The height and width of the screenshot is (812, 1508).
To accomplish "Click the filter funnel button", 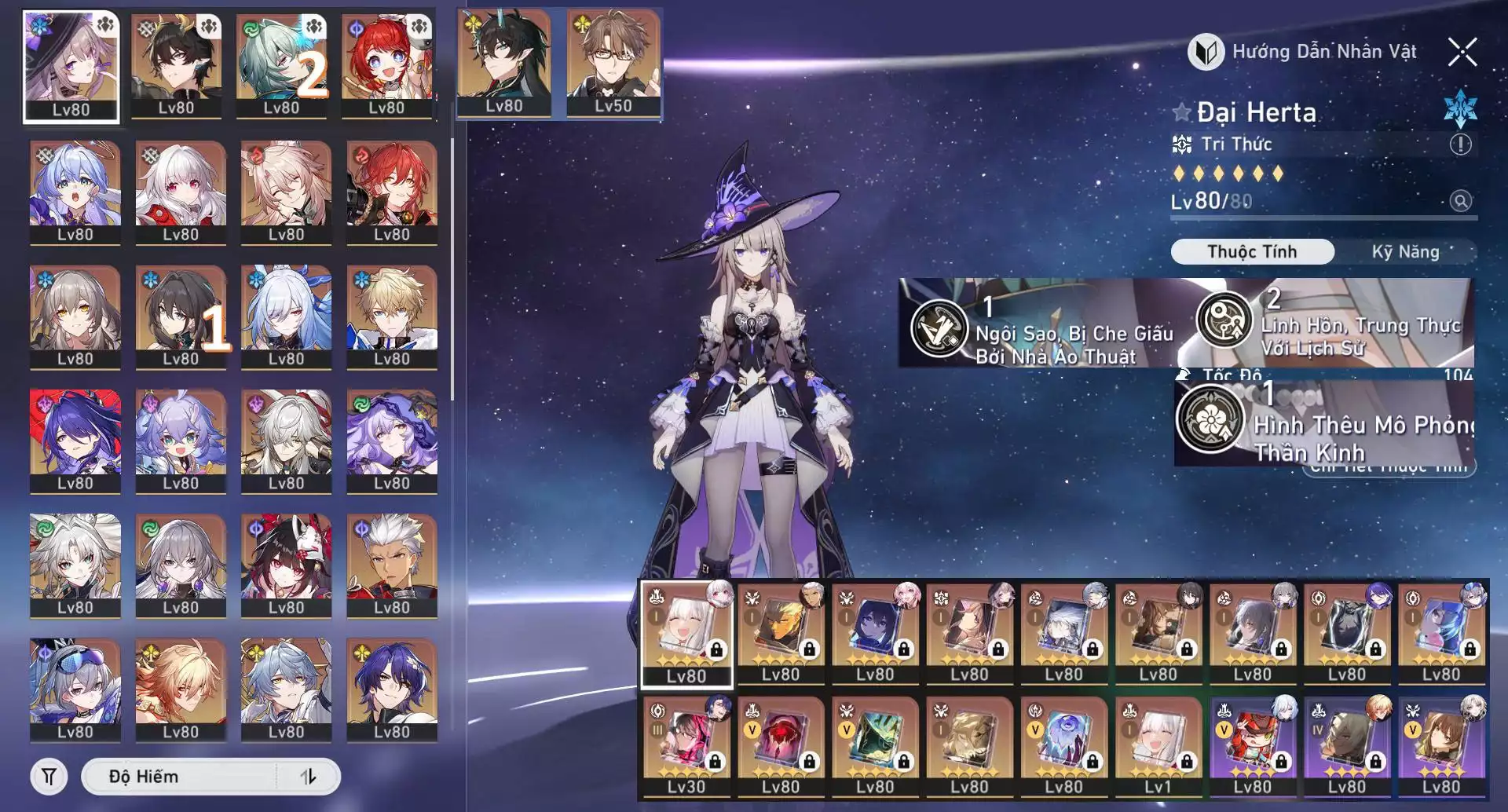I will [49, 777].
